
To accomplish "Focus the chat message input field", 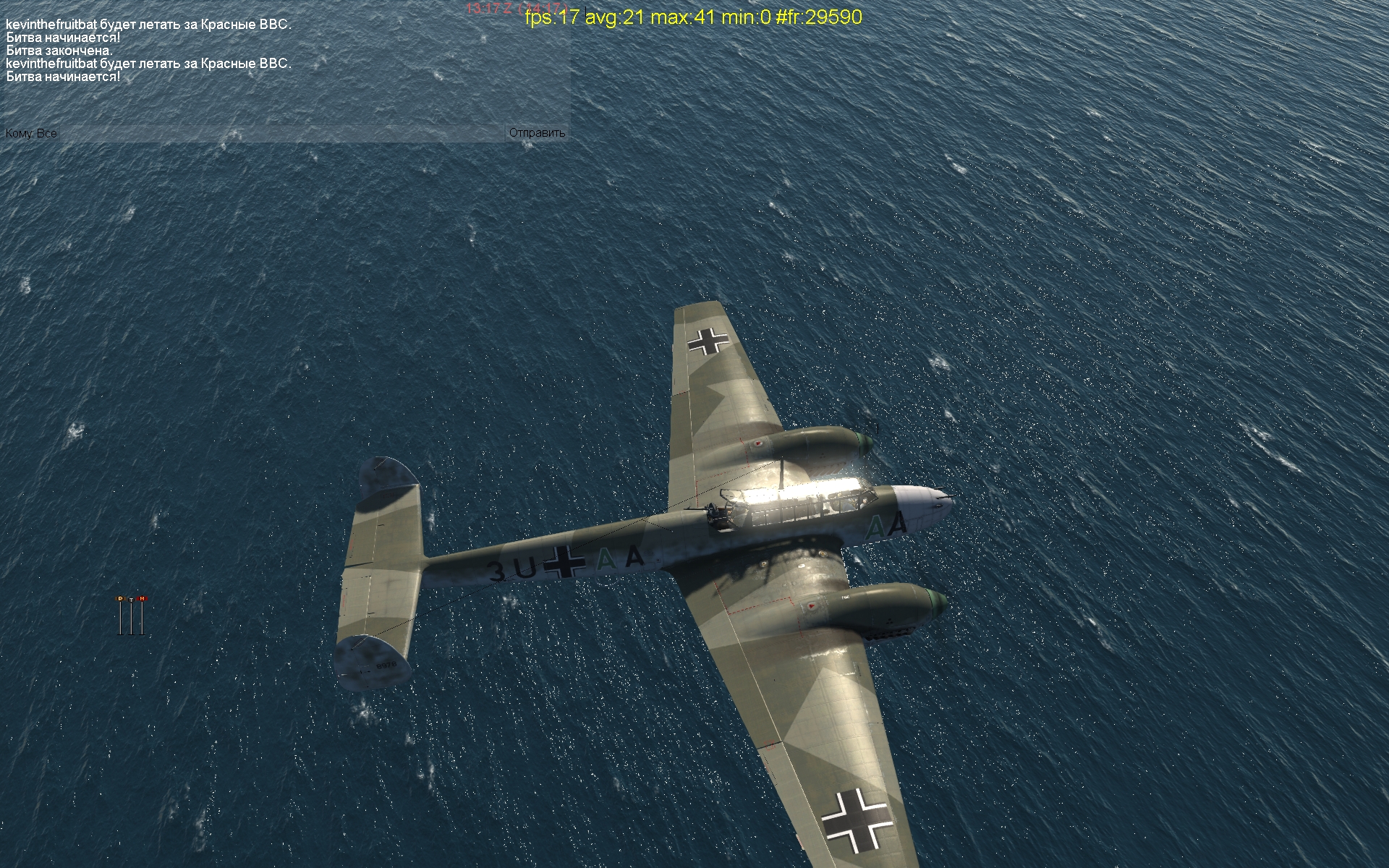I will click(x=282, y=133).
